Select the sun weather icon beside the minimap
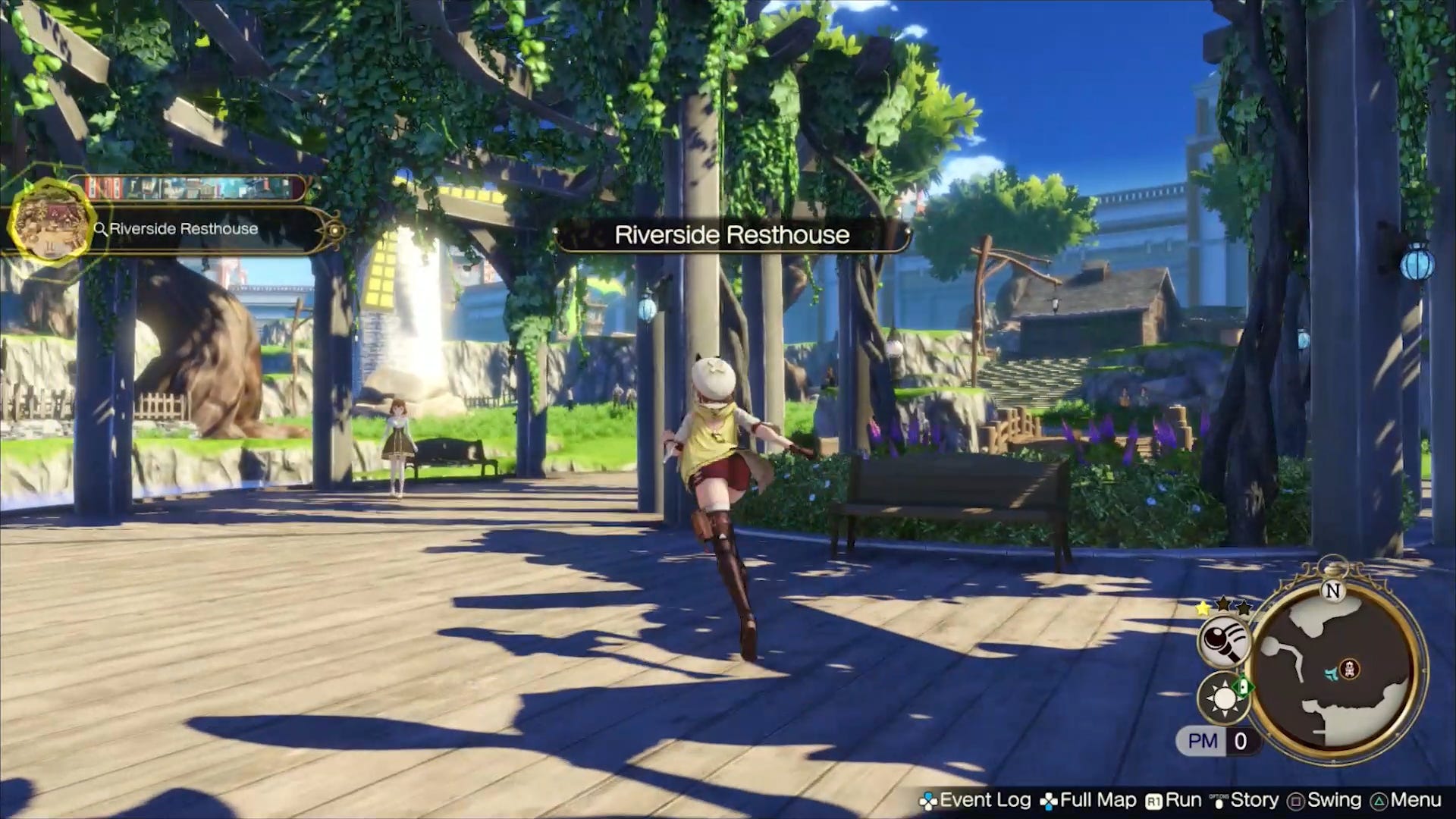Screen dimensions: 1456x819 pos(1224,696)
